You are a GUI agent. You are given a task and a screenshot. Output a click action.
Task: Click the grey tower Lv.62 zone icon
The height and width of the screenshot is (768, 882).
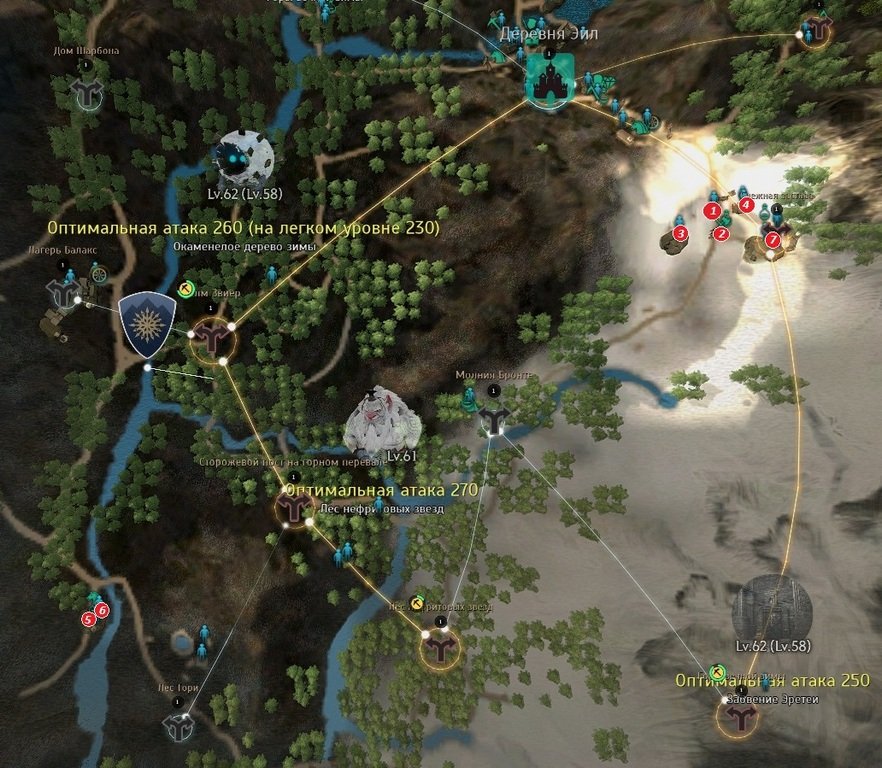(771, 607)
